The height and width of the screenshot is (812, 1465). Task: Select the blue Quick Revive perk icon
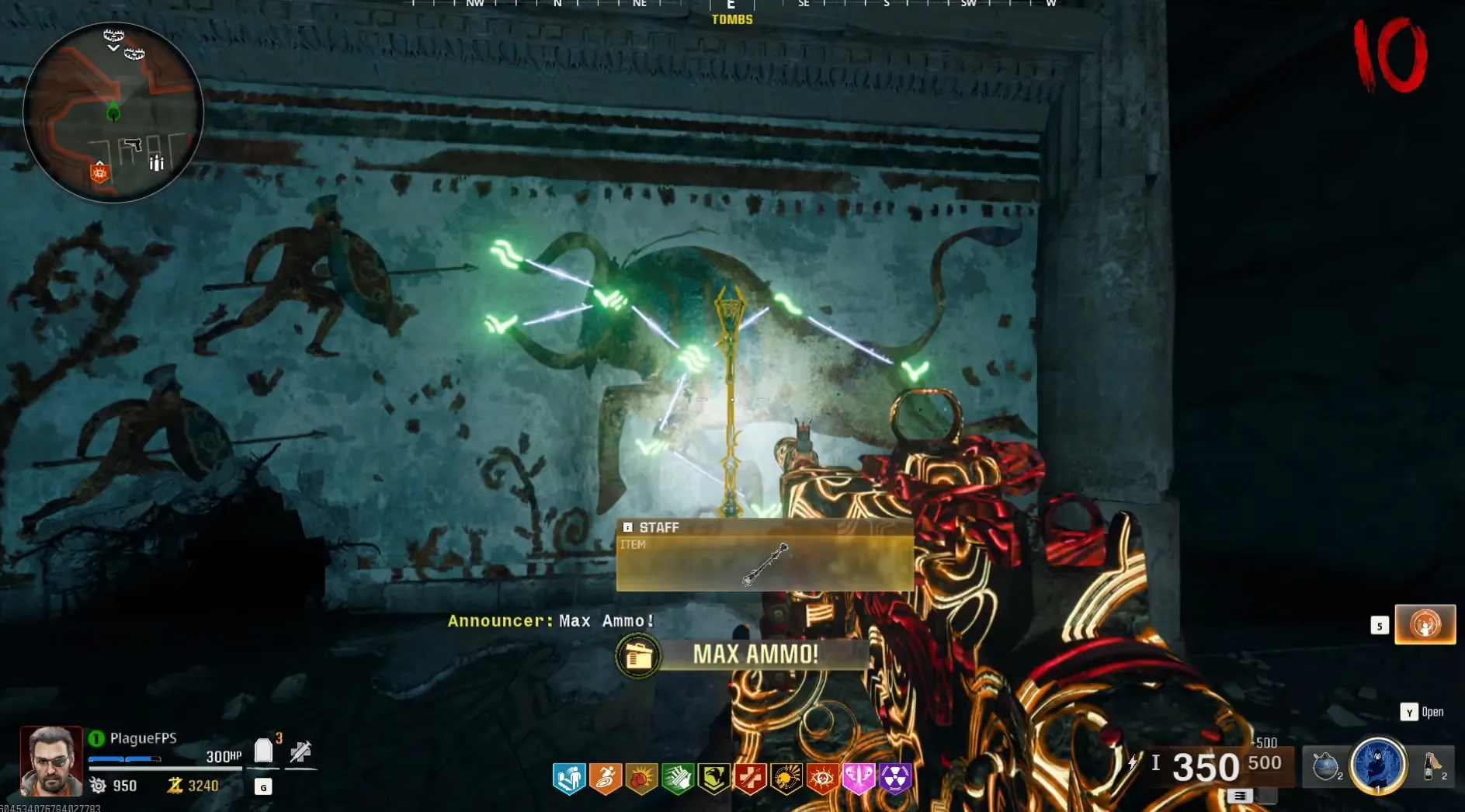(569, 778)
